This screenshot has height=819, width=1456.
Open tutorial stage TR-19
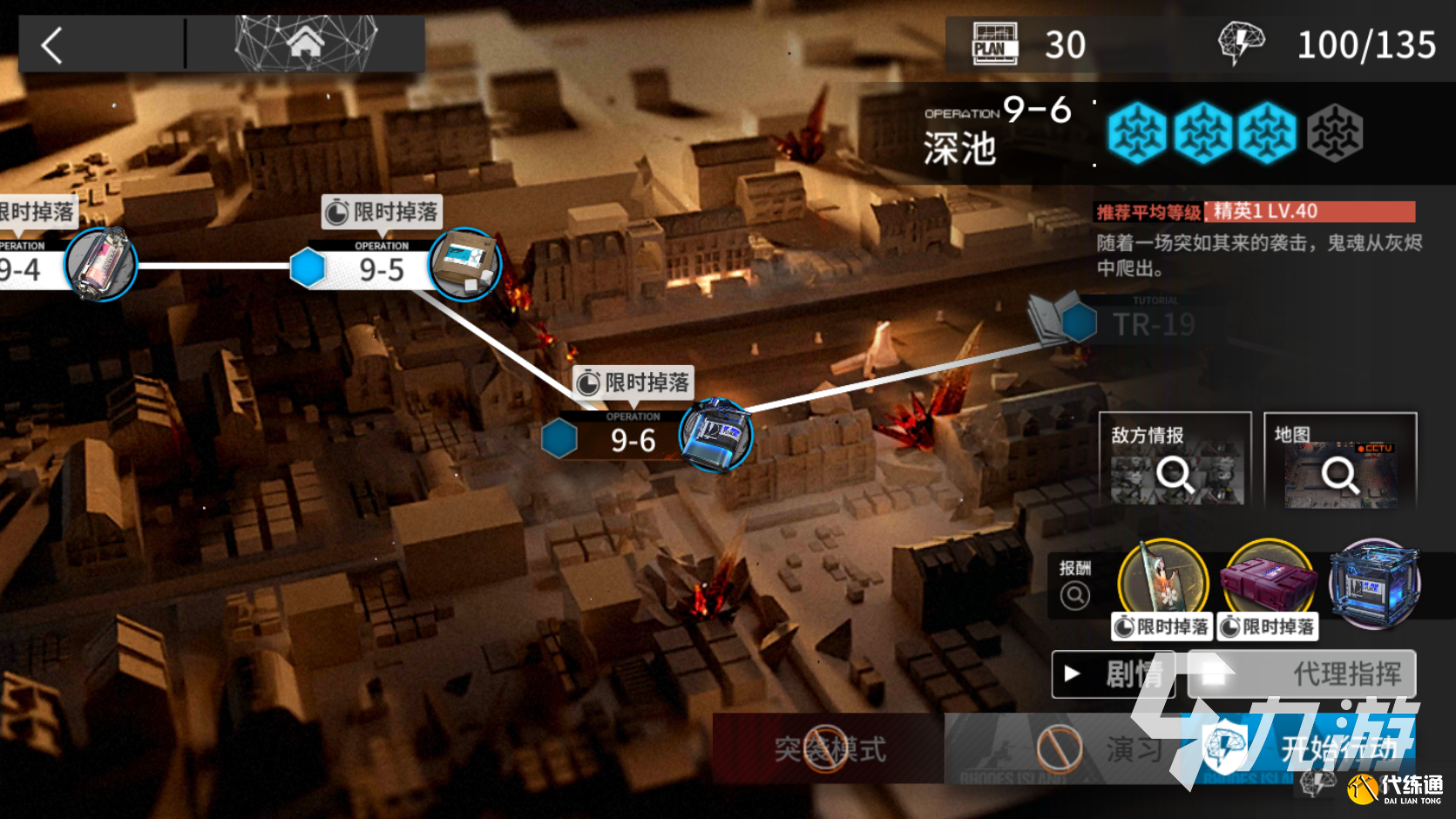pos(1152,324)
